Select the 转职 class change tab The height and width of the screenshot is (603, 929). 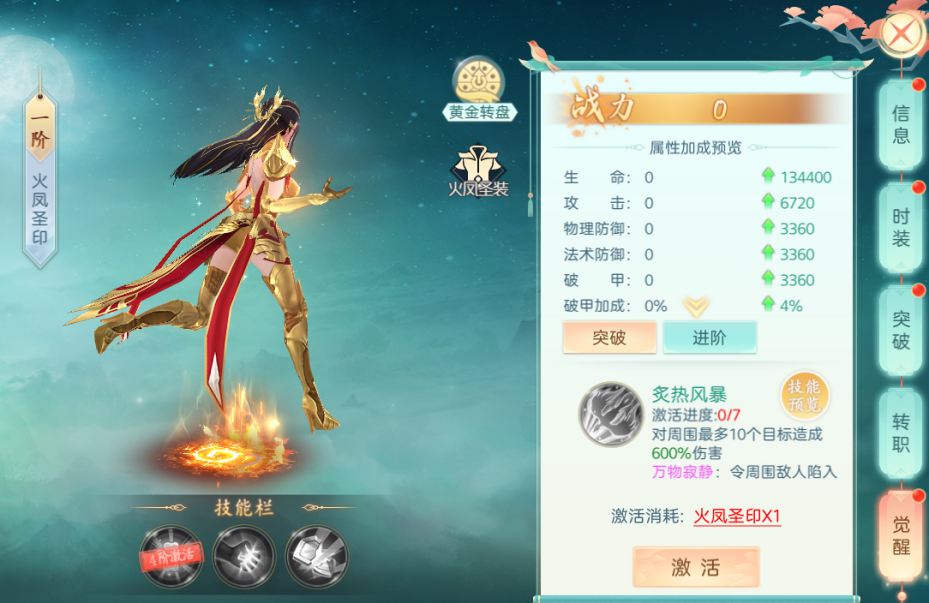point(901,432)
